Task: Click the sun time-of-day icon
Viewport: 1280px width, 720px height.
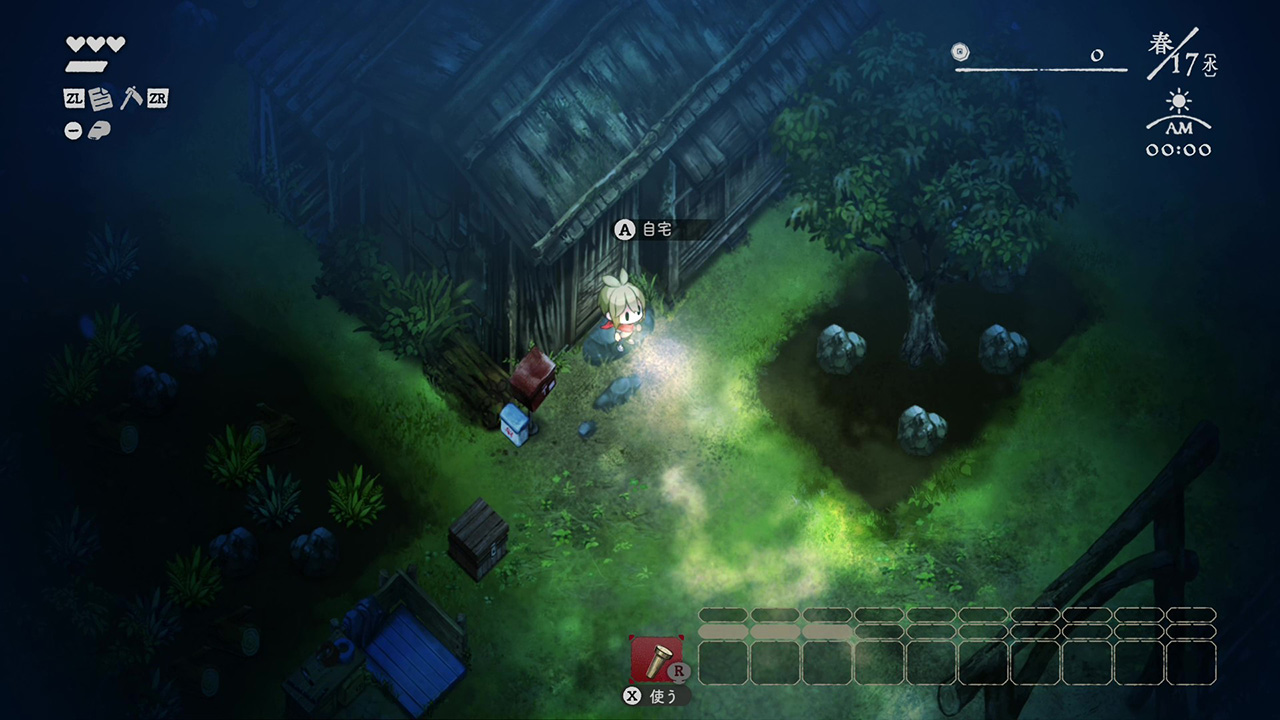Action: click(1179, 103)
